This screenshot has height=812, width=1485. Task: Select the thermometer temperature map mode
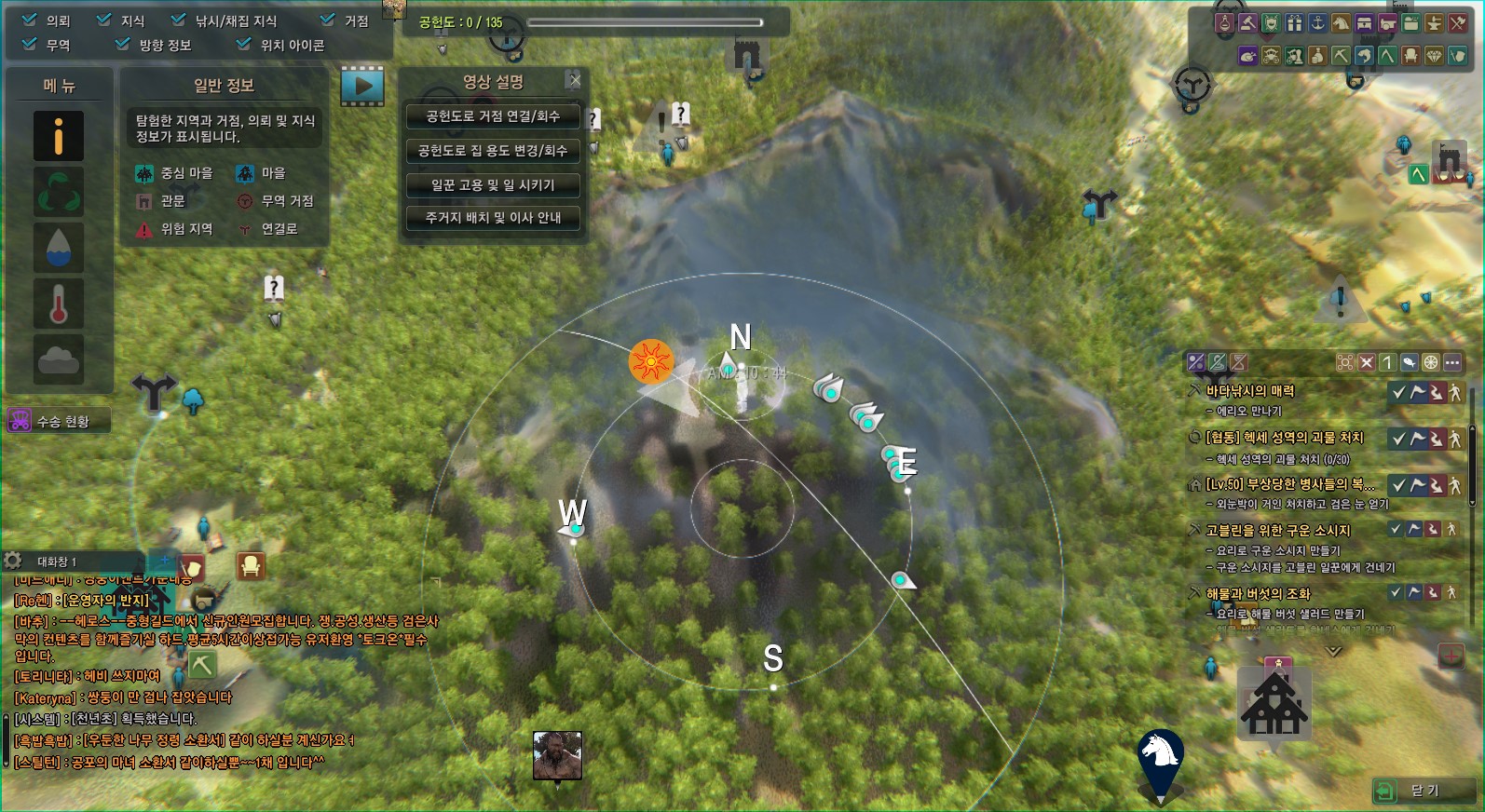(x=59, y=304)
